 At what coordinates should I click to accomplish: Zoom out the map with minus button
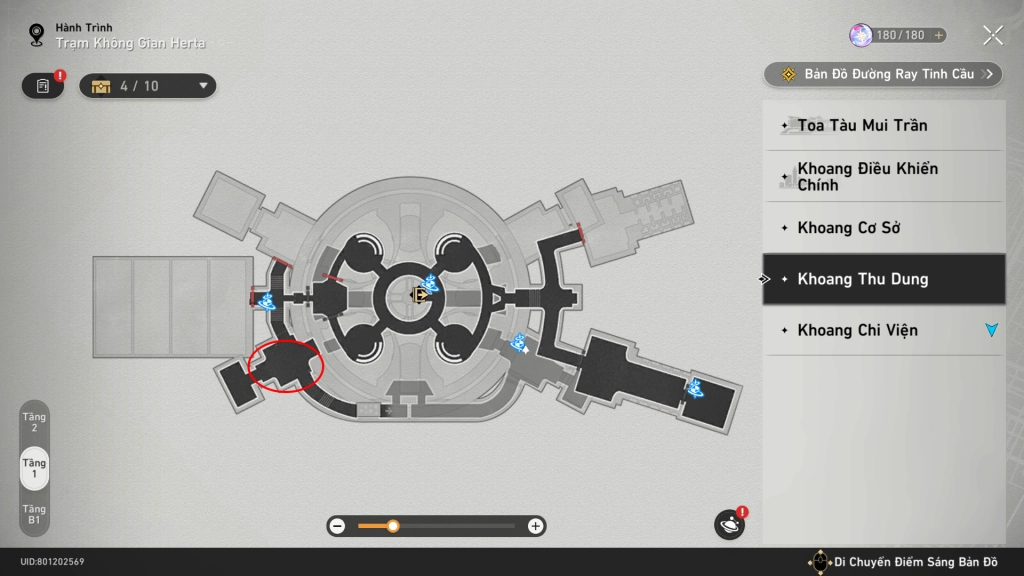[x=338, y=526]
